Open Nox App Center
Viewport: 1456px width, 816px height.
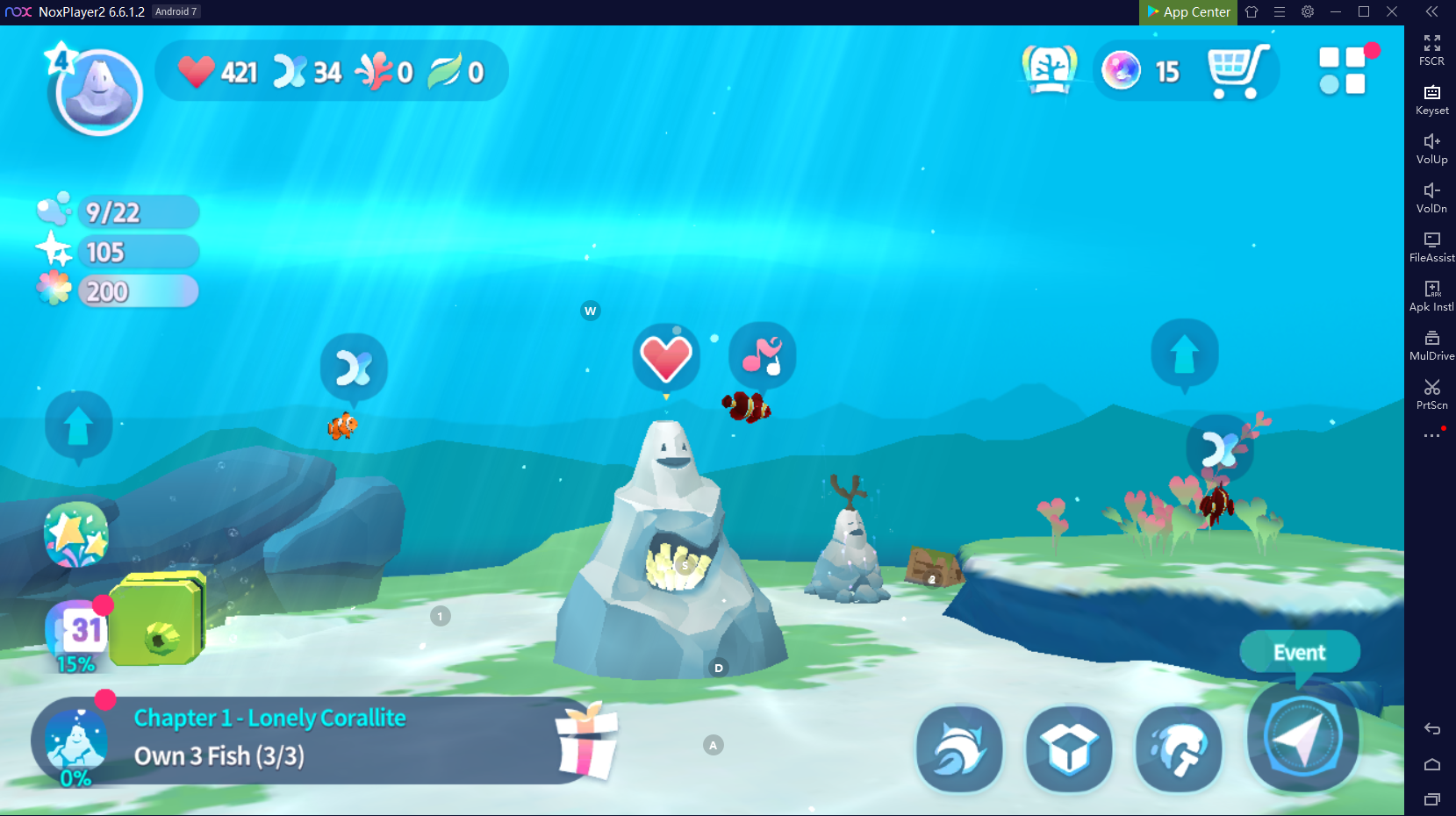[x=1188, y=12]
